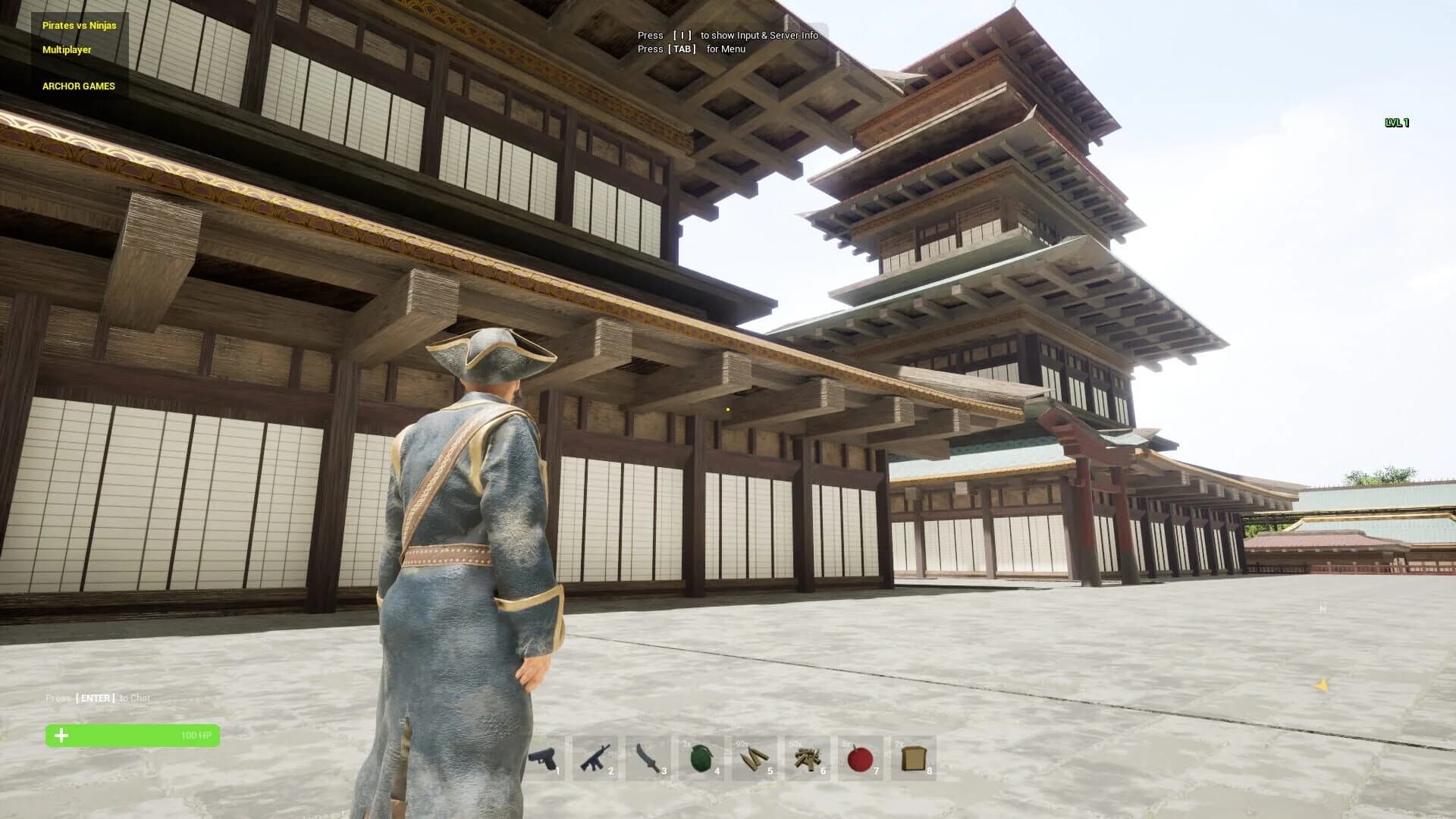Select the Pirates vs Ninjas title

79,25
